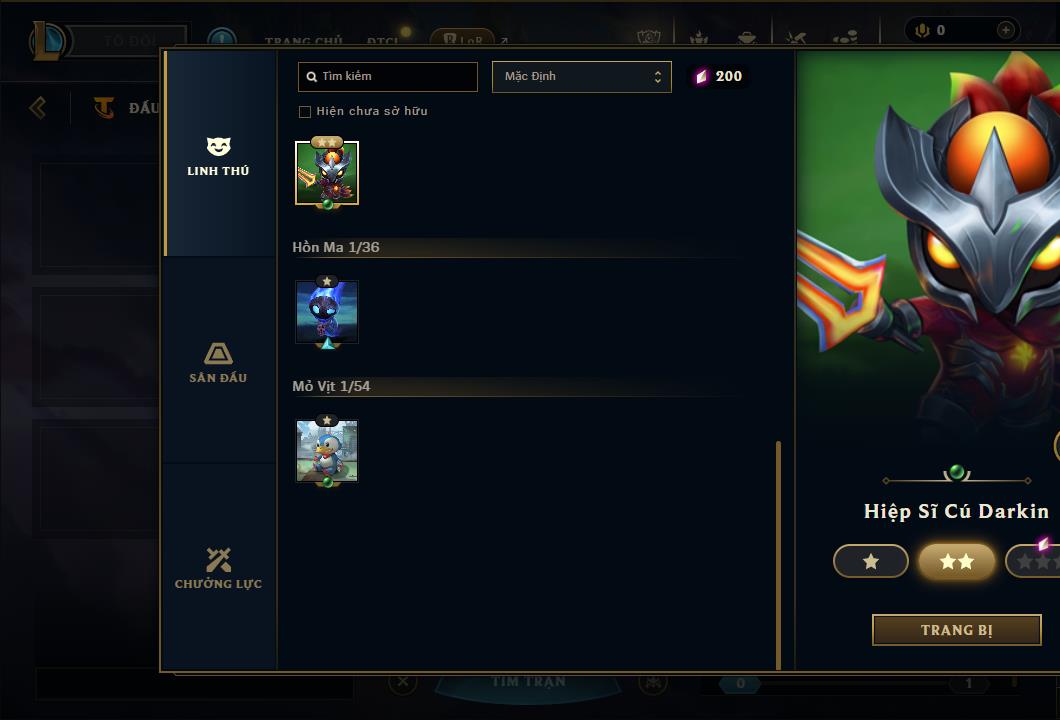Select the Hiệp Sĩ Cú Darkin thumbnail
This screenshot has width=1060, height=720.
pos(327,173)
